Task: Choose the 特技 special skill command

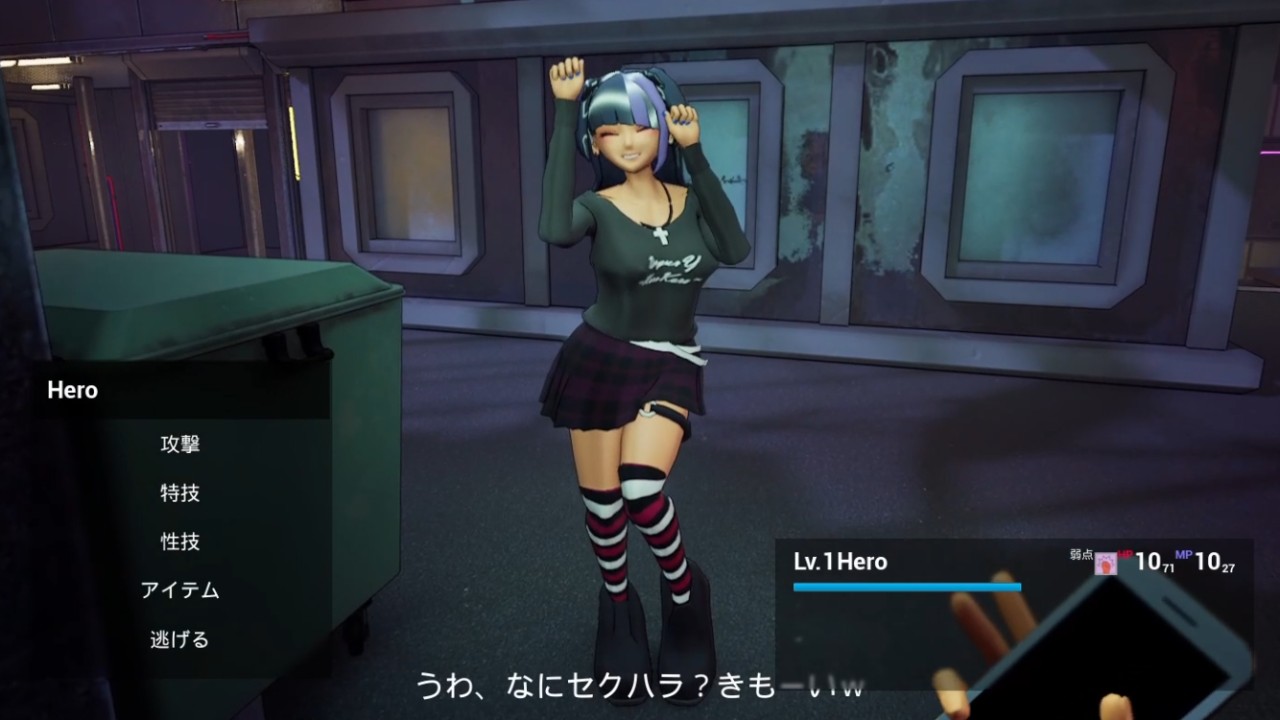Action: pyautogui.click(x=180, y=493)
